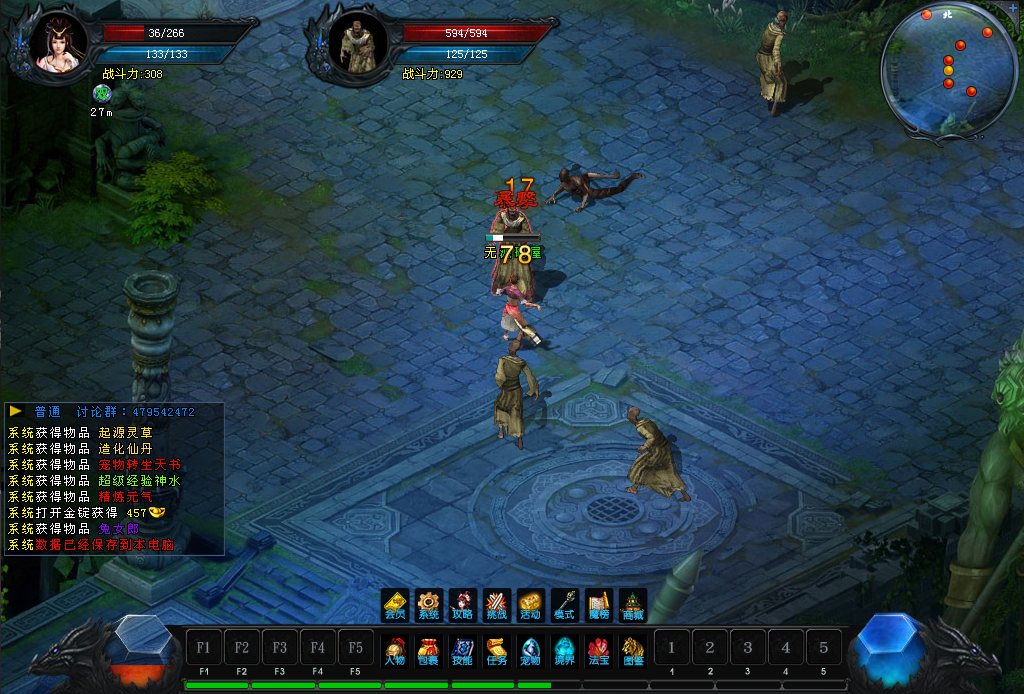This screenshot has height=694, width=1024.
Task: View the 魔榜 ranking scroll
Action: click(598, 604)
